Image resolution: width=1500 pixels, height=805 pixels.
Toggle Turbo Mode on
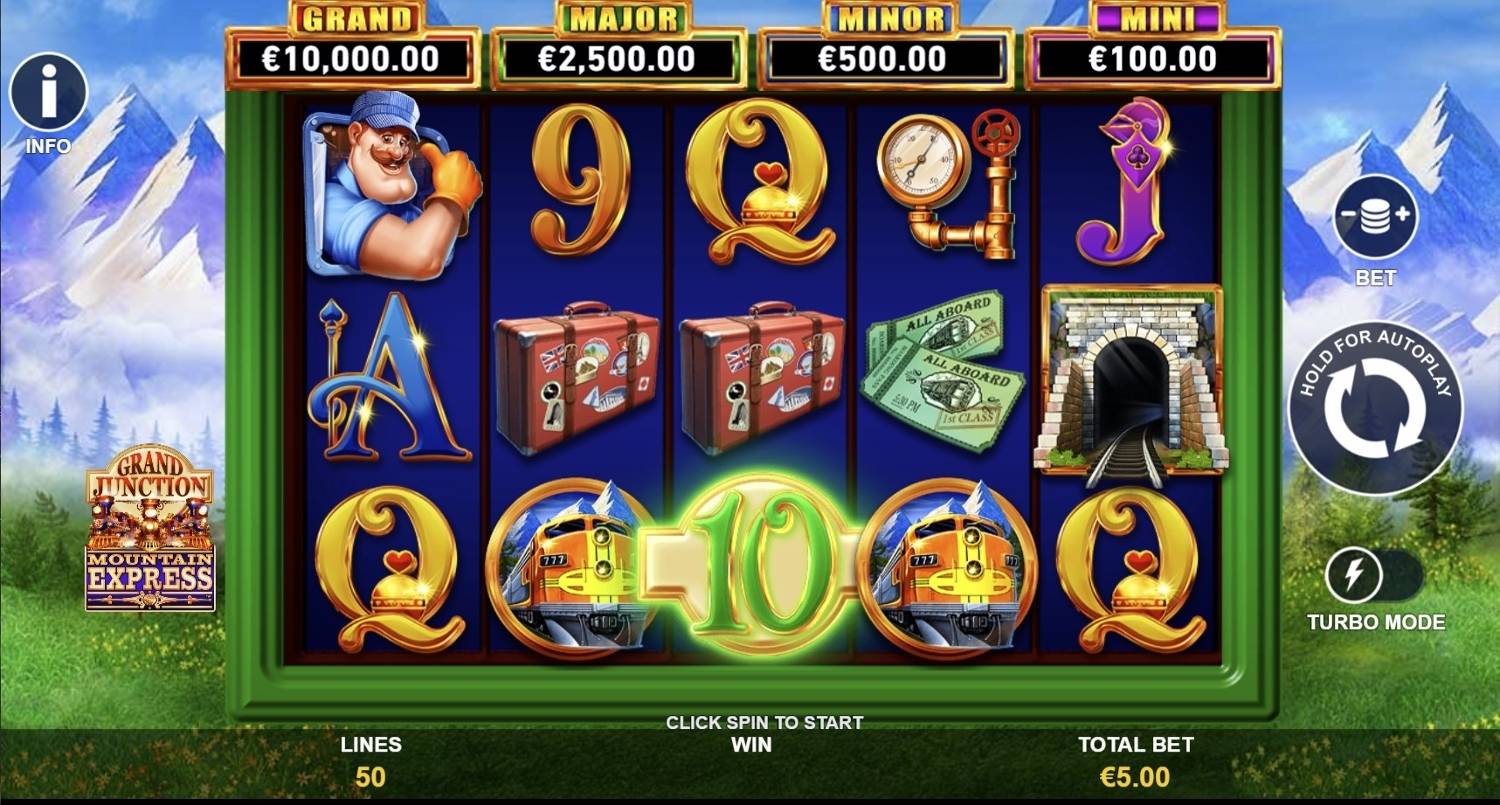(1375, 576)
